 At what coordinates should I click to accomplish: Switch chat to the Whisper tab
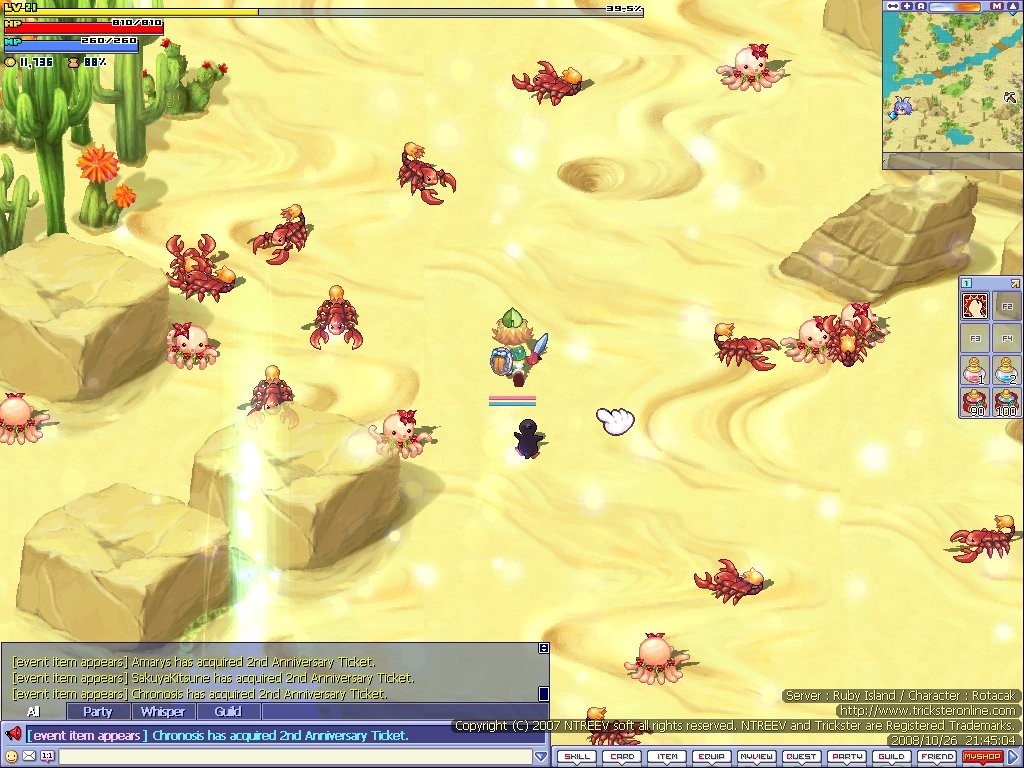162,712
